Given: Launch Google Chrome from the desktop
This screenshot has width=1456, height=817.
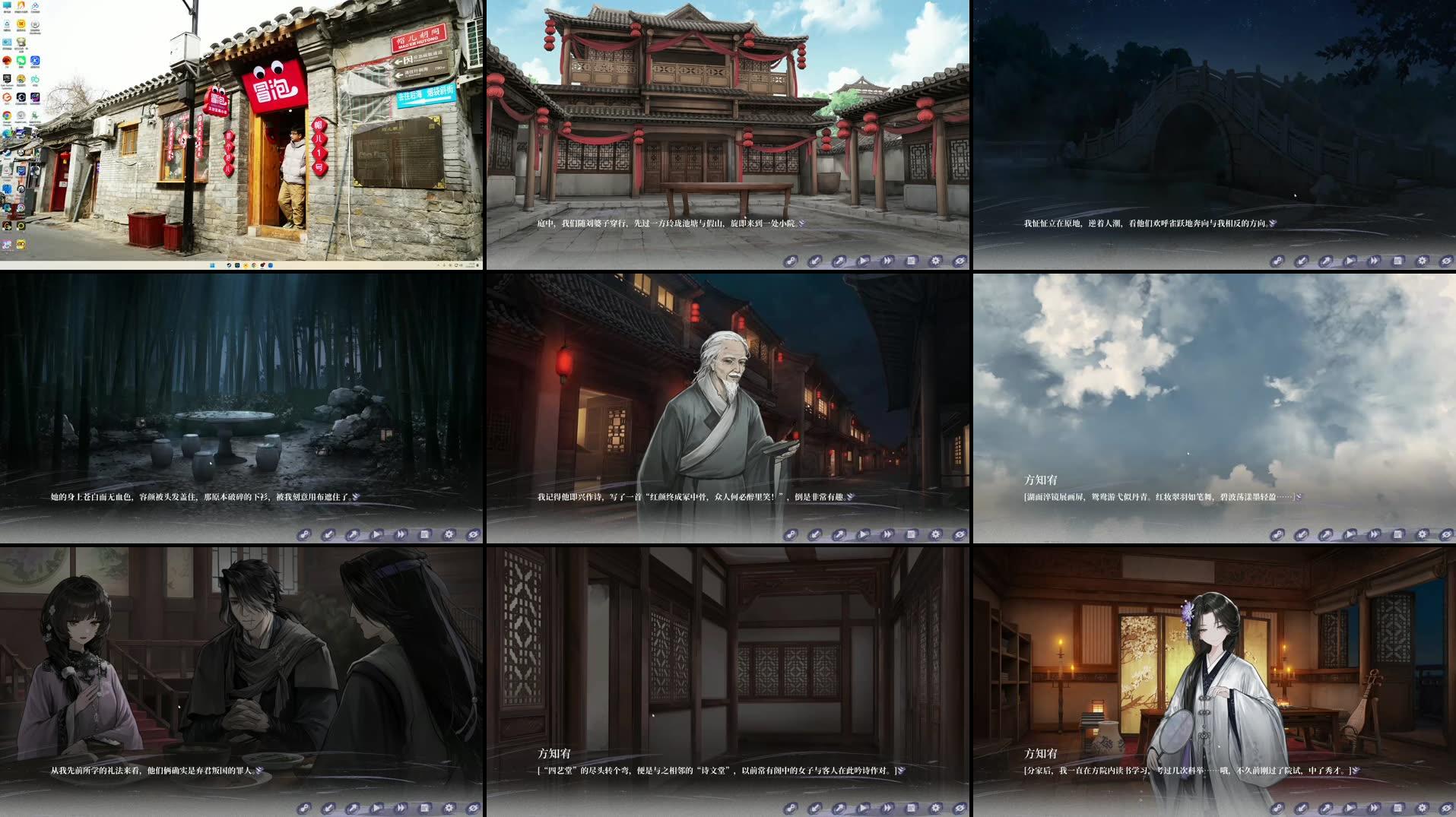Looking at the screenshot, I should (x=7, y=116).
